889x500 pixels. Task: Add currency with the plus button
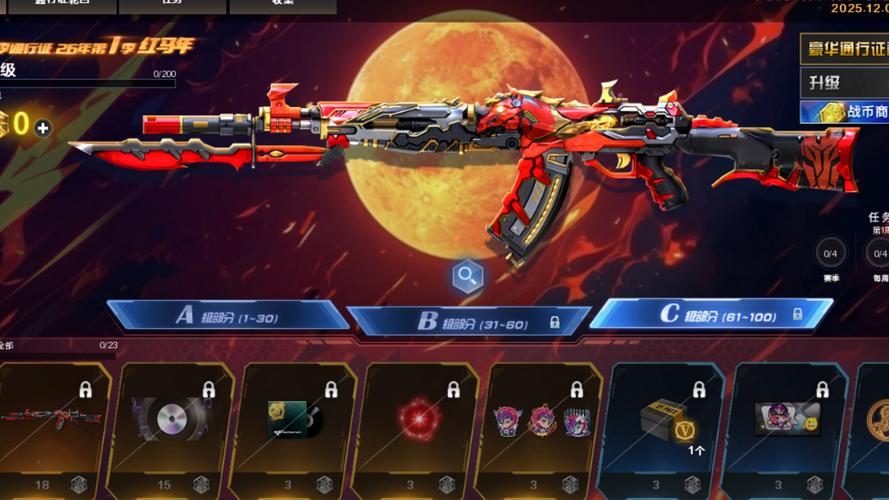pyautogui.click(x=42, y=128)
